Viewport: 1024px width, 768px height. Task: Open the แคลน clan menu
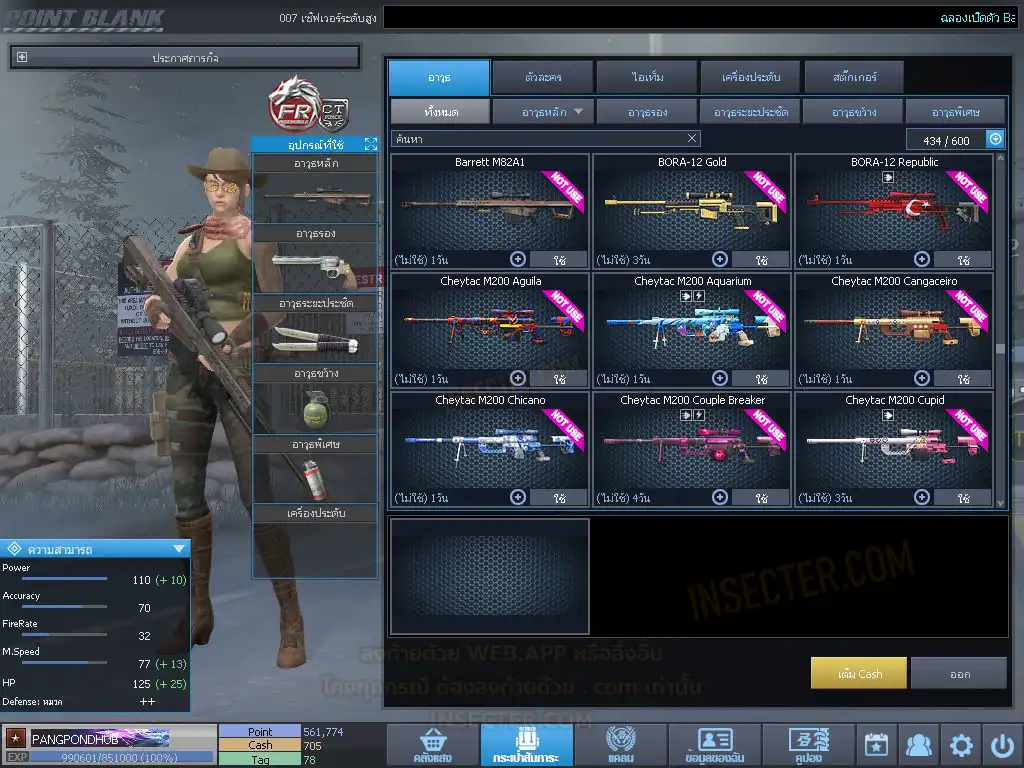(620, 746)
